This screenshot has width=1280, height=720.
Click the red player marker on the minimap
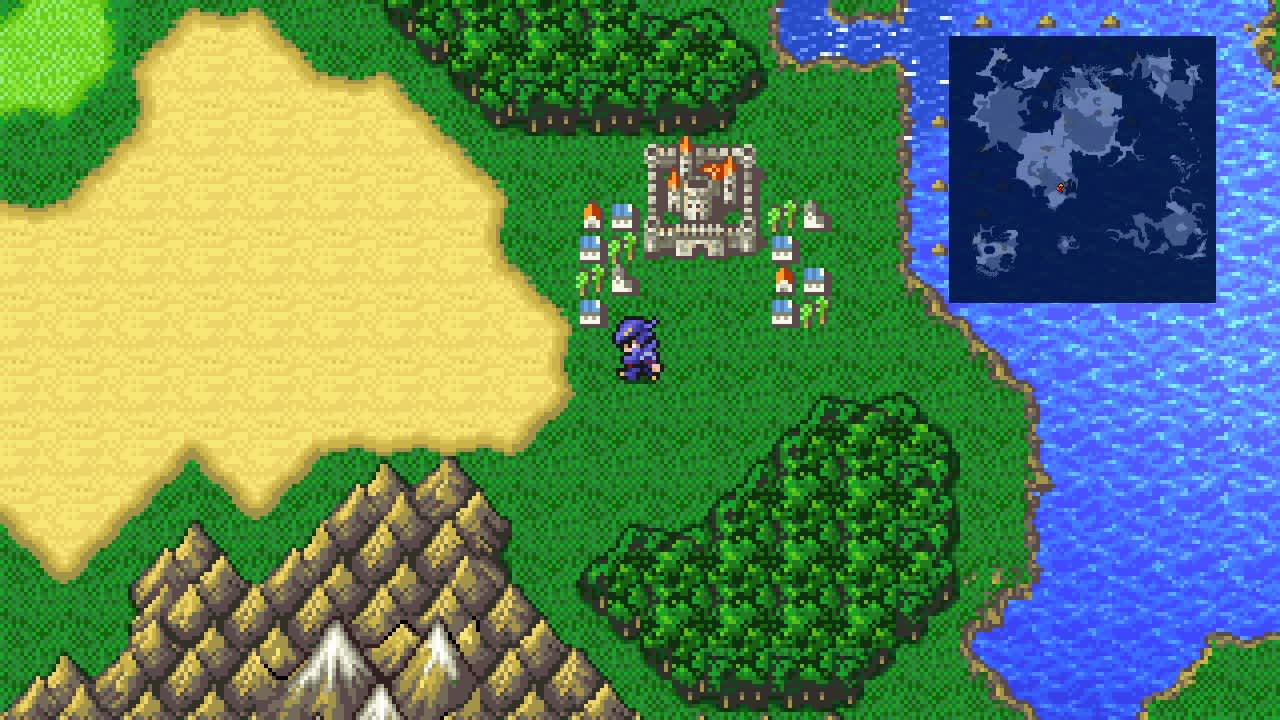tap(1062, 188)
